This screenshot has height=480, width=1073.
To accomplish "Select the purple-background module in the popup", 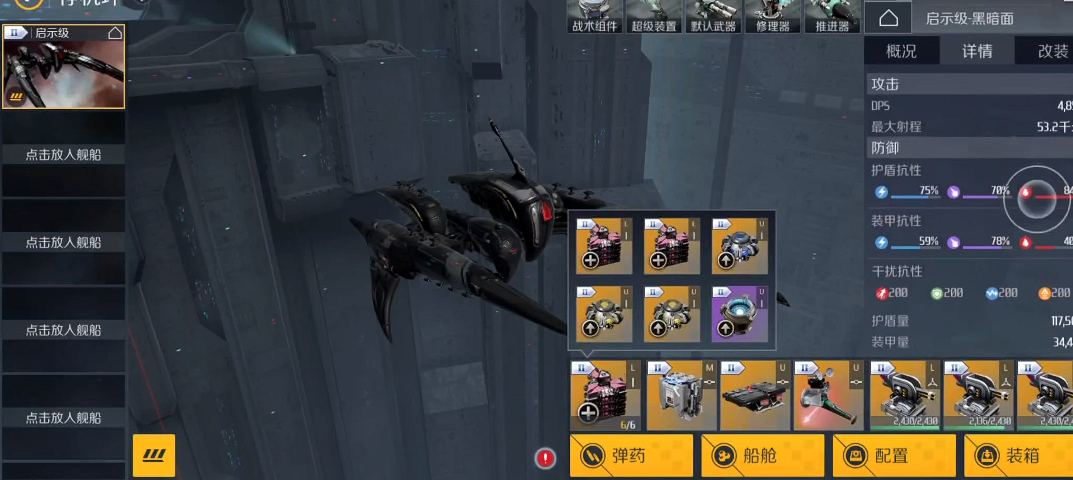I will pyautogui.click(x=739, y=313).
